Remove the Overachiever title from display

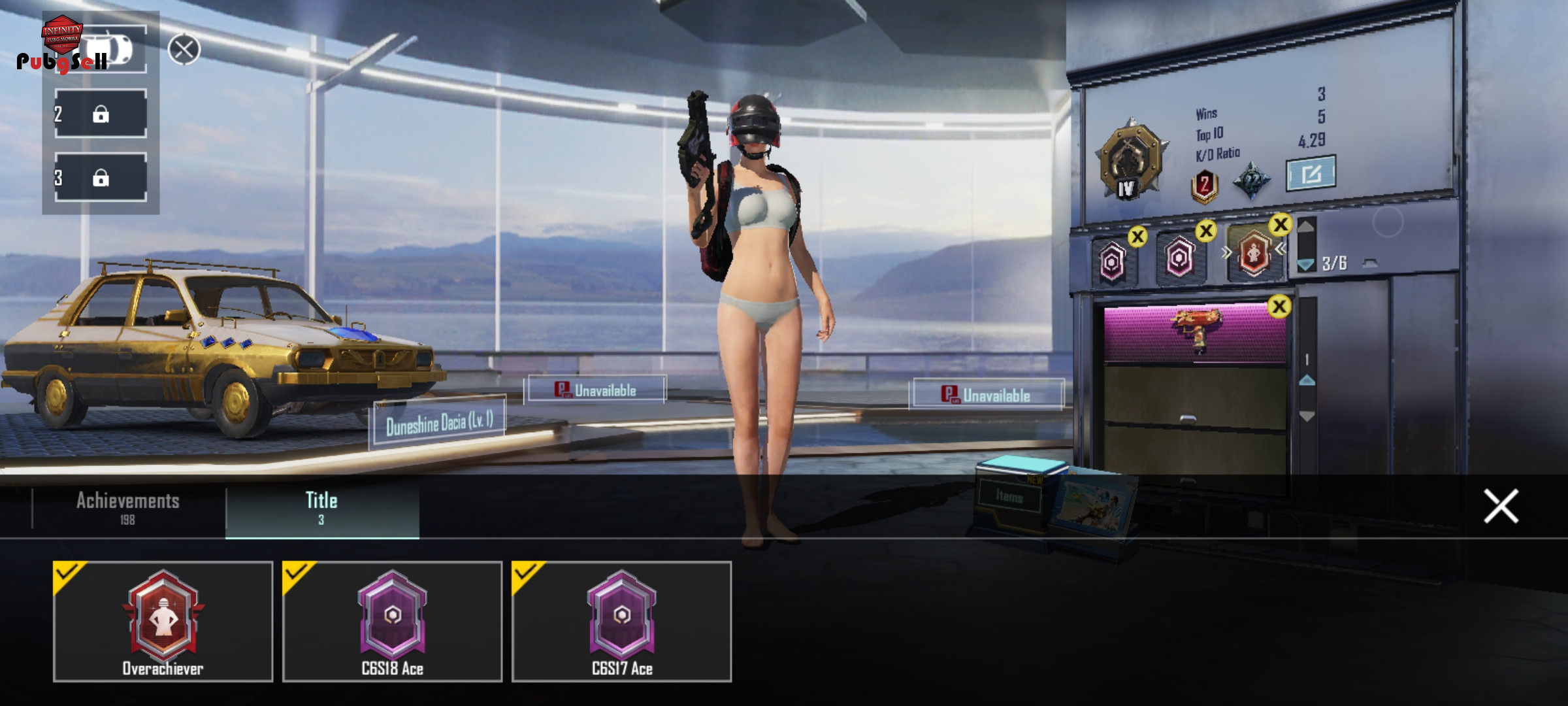[1281, 225]
